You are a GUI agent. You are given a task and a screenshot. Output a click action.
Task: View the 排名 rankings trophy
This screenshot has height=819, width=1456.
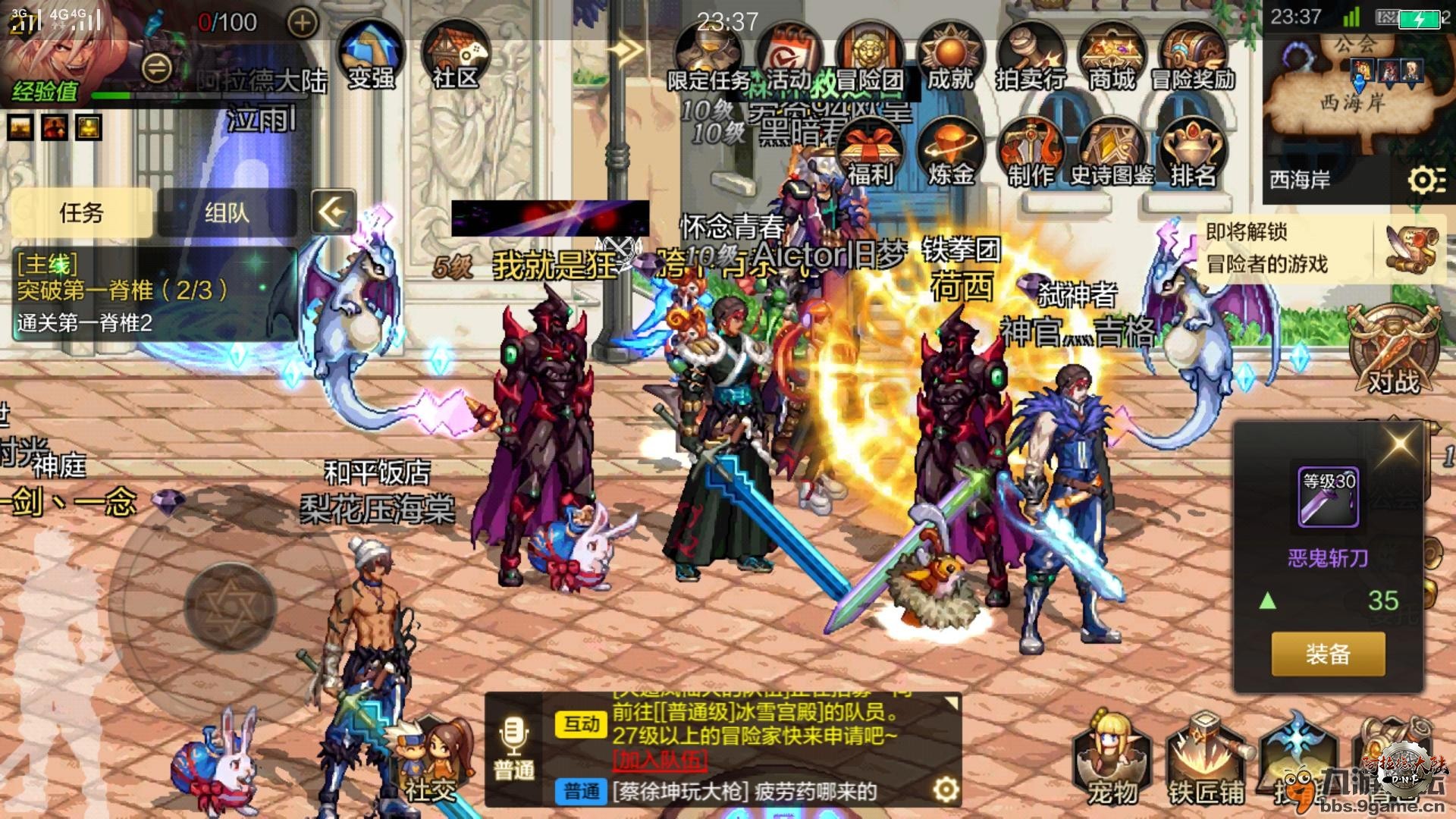tap(1193, 153)
